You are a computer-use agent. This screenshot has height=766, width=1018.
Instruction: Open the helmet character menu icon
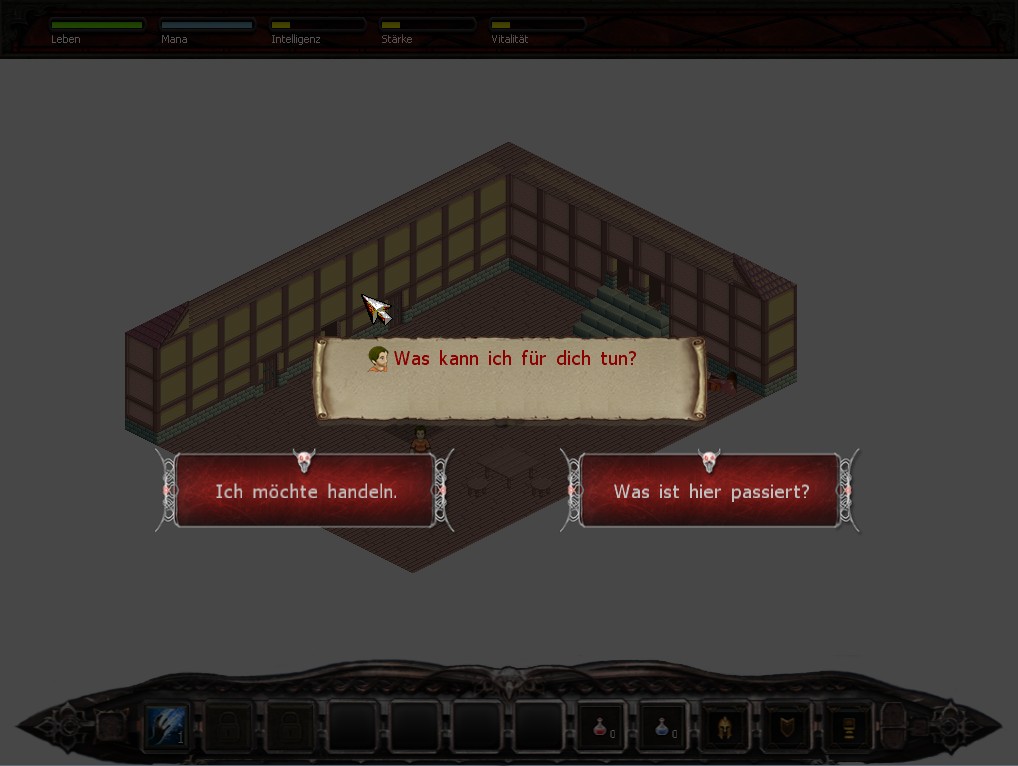point(724,727)
